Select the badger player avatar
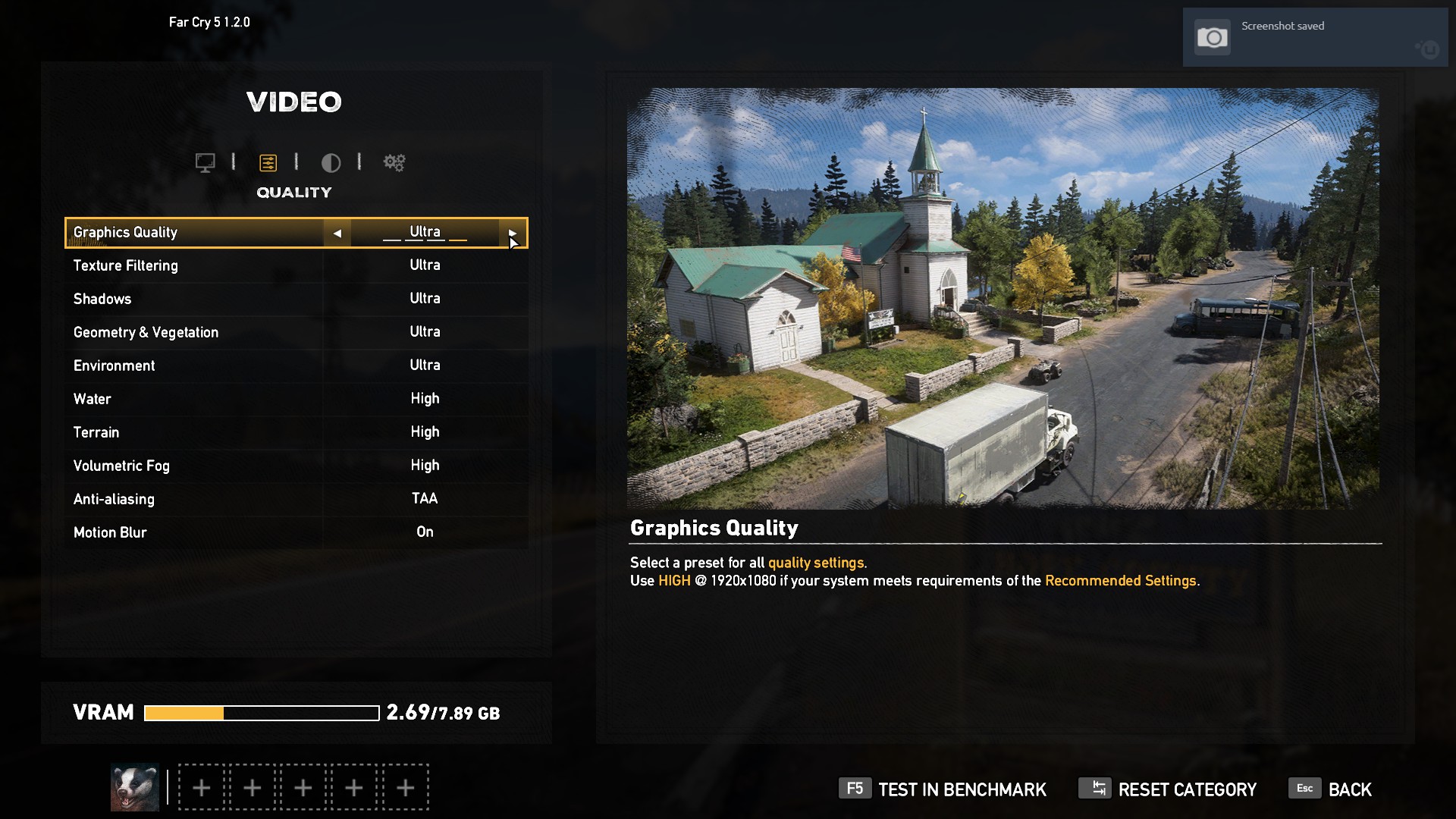The image size is (1456, 819). 135,787
